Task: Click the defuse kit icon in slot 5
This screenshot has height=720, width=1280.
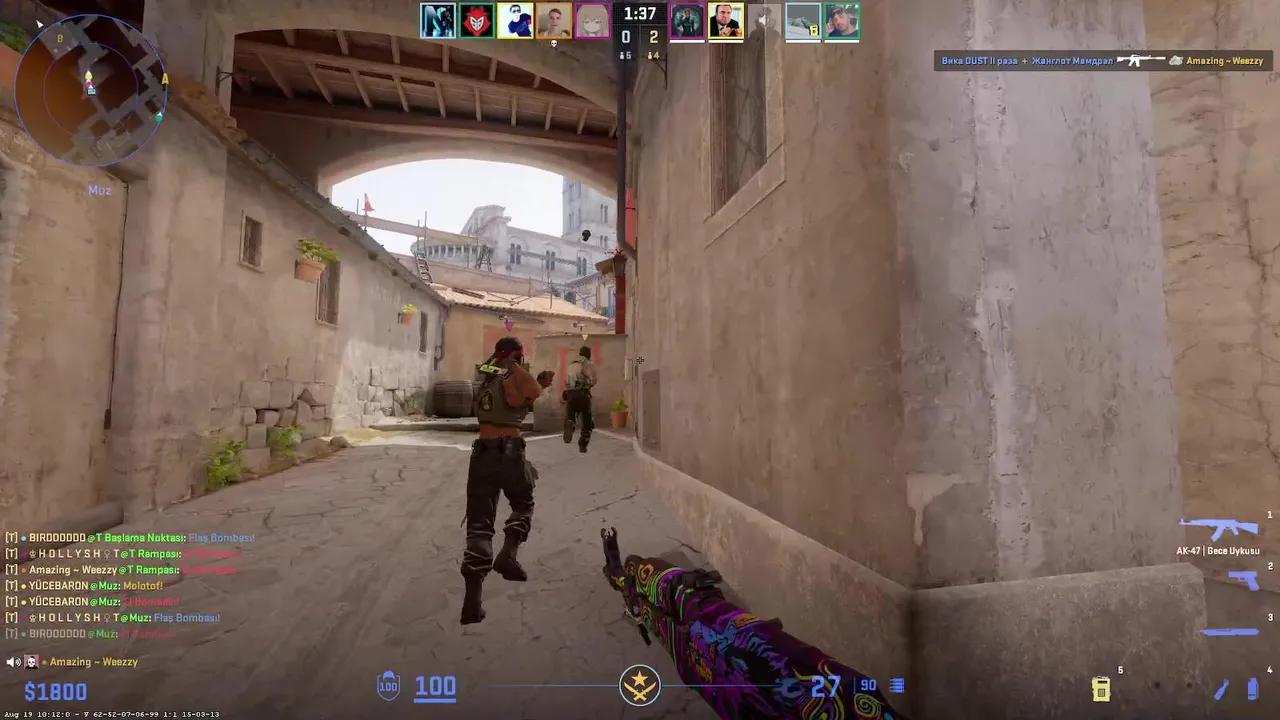Action: click(x=1101, y=689)
